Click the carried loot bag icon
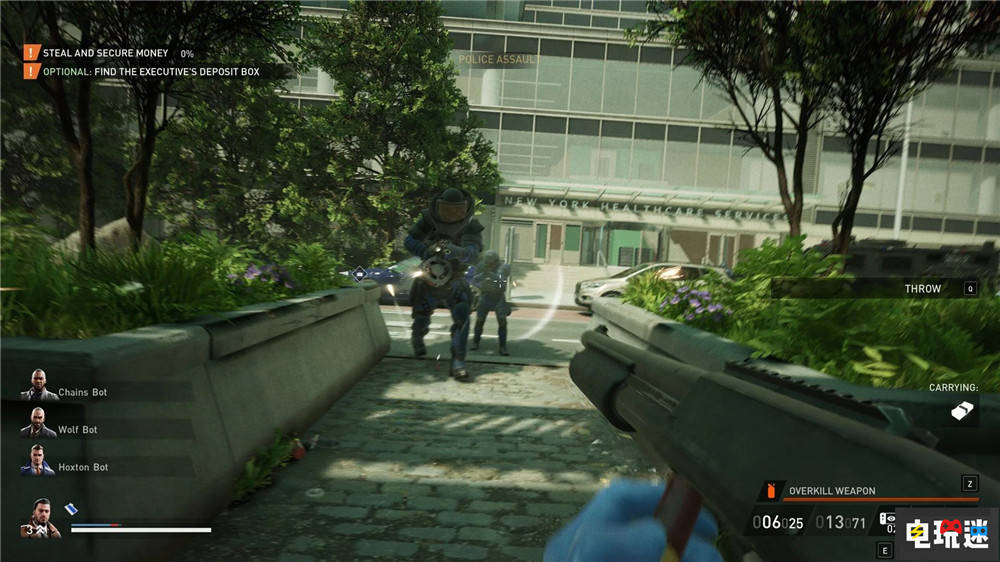Image resolution: width=1000 pixels, height=562 pixels. tap(962, 410)
